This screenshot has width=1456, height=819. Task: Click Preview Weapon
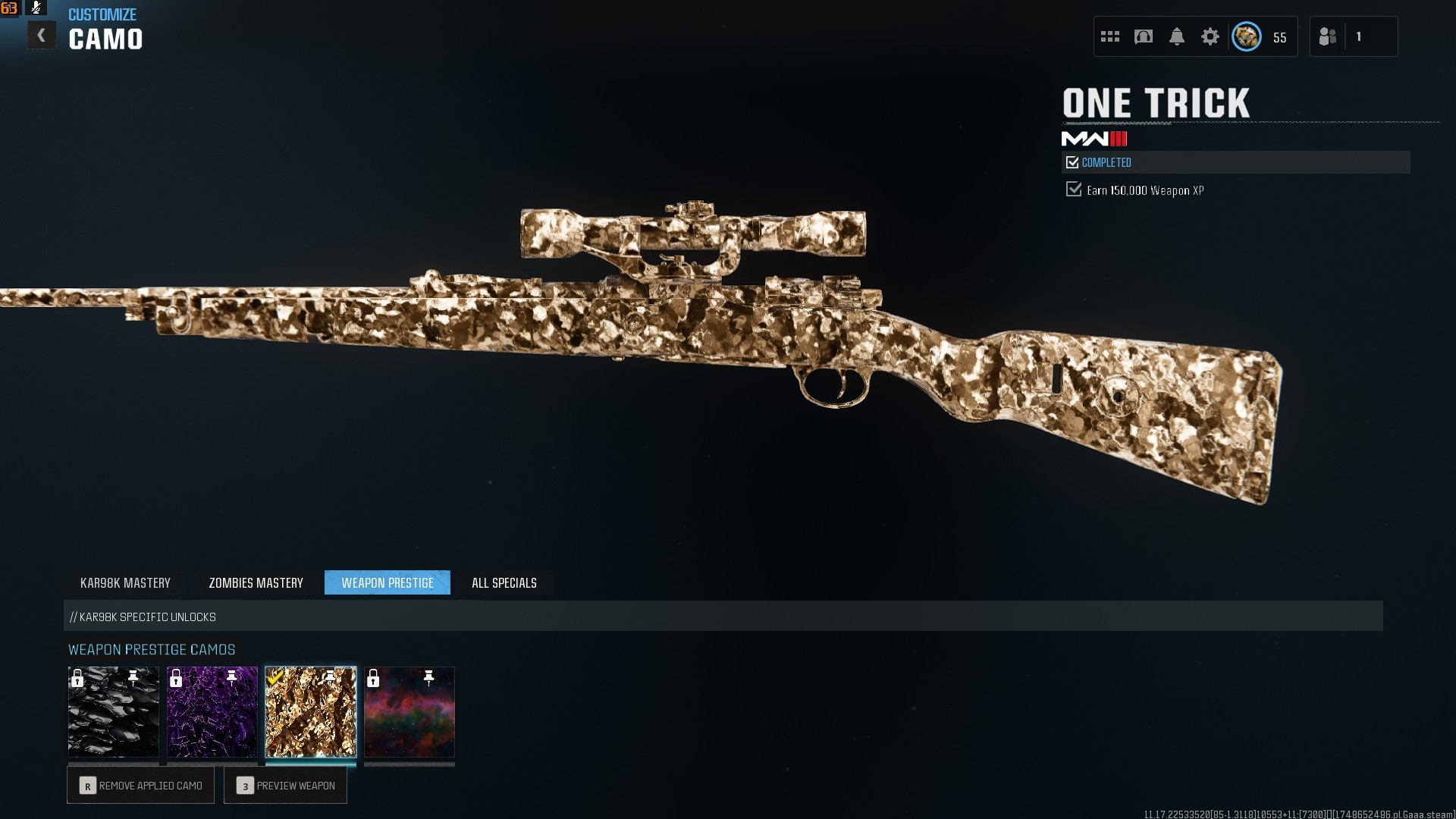click(x=286, y=786)
